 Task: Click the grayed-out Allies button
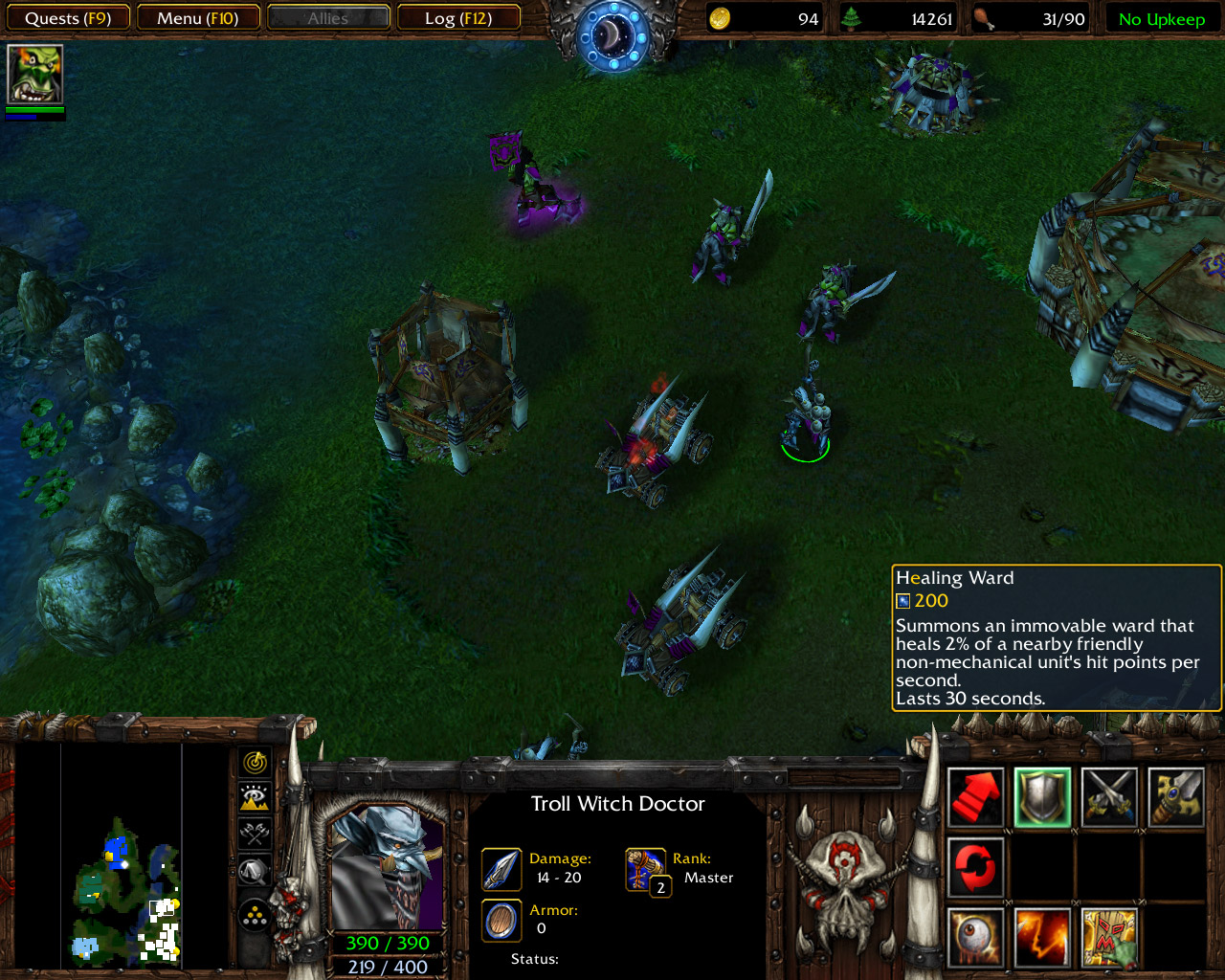click(328, 16)
